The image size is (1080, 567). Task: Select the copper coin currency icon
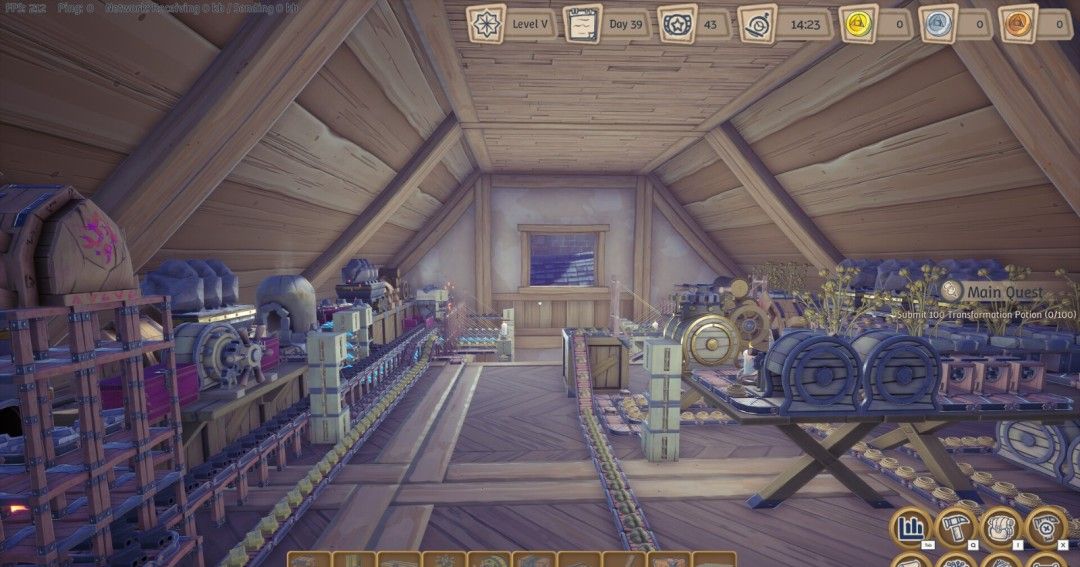point(1017,23)
